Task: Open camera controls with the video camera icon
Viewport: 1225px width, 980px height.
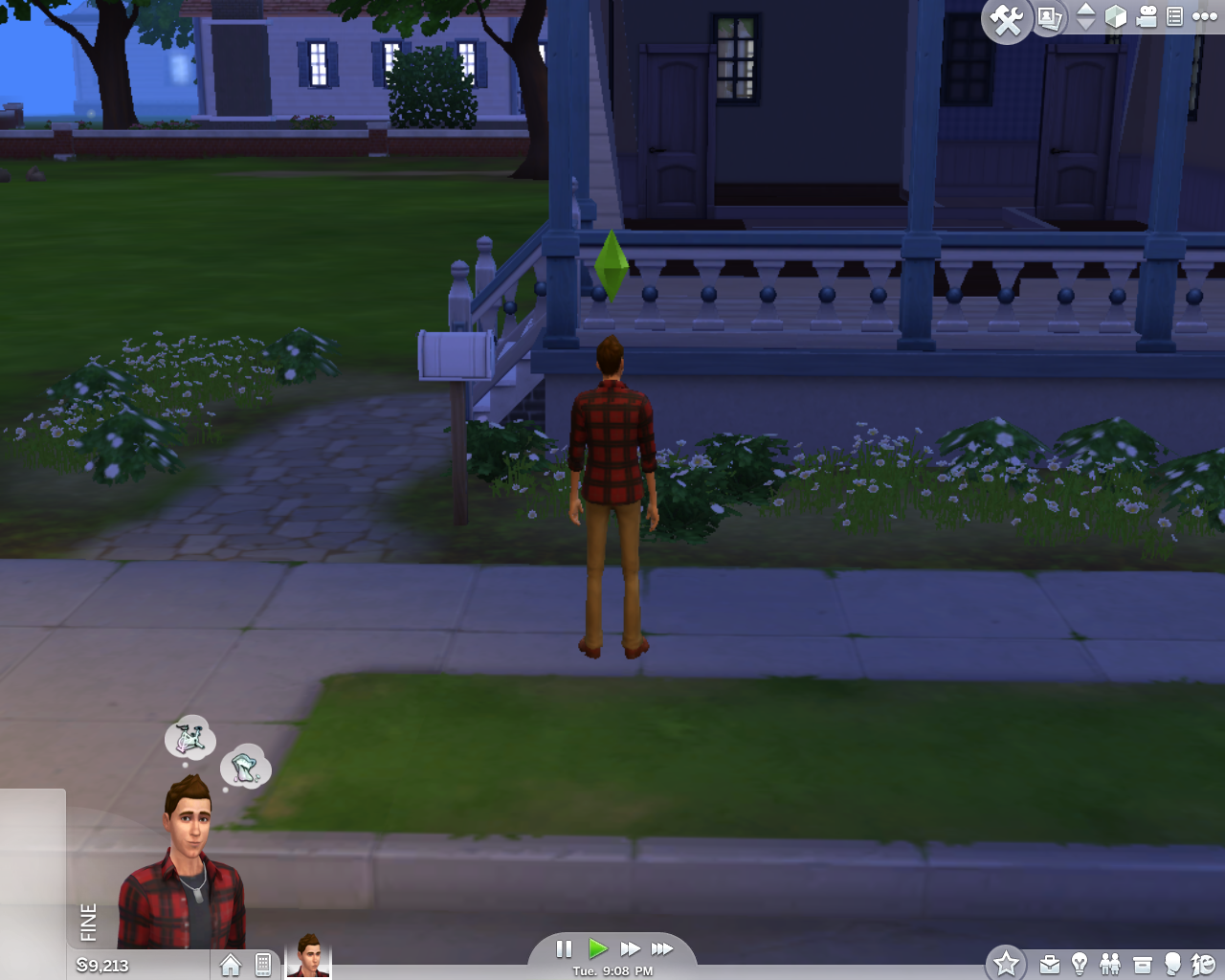Action: pyautogui.click(x=1147, y=16)
